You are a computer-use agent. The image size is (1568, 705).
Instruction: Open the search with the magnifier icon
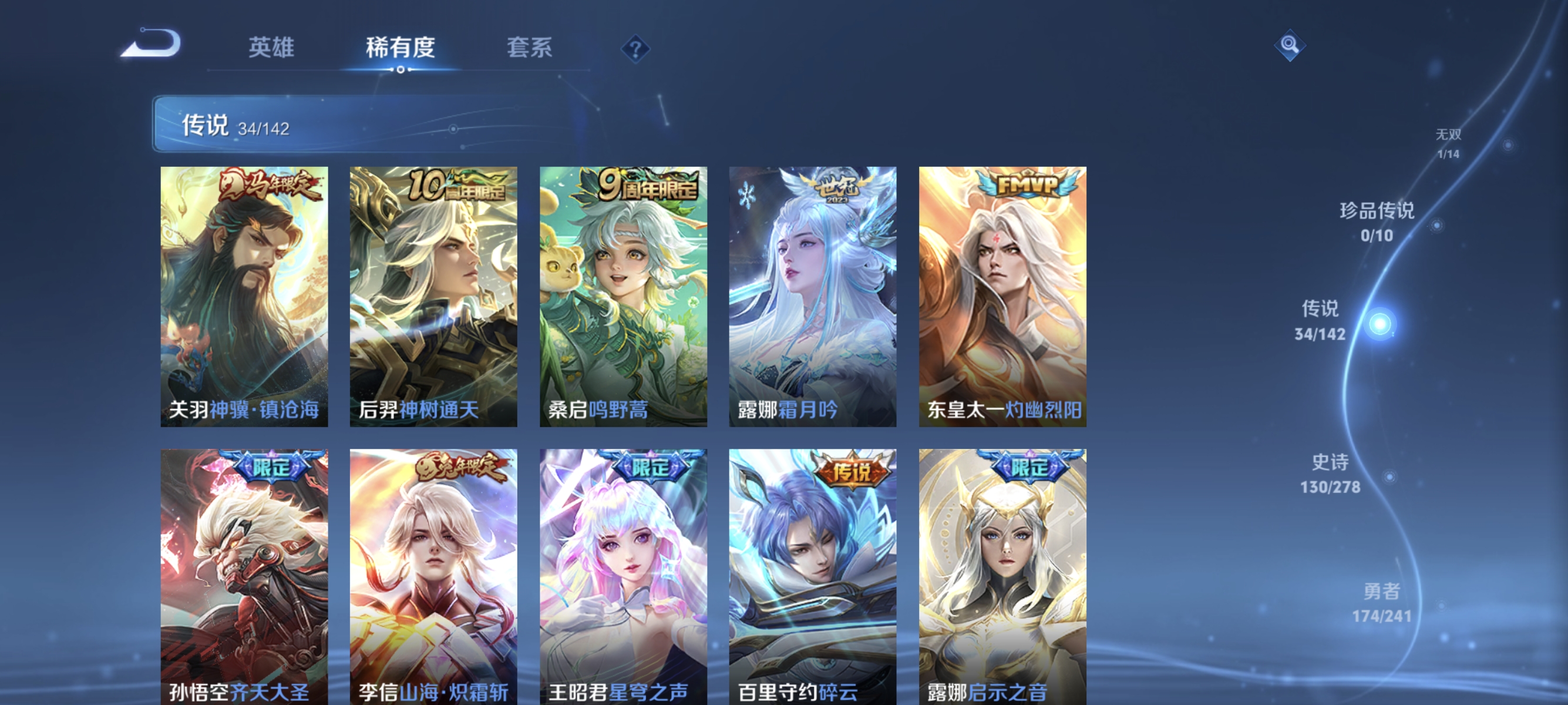coord(1290,44)
